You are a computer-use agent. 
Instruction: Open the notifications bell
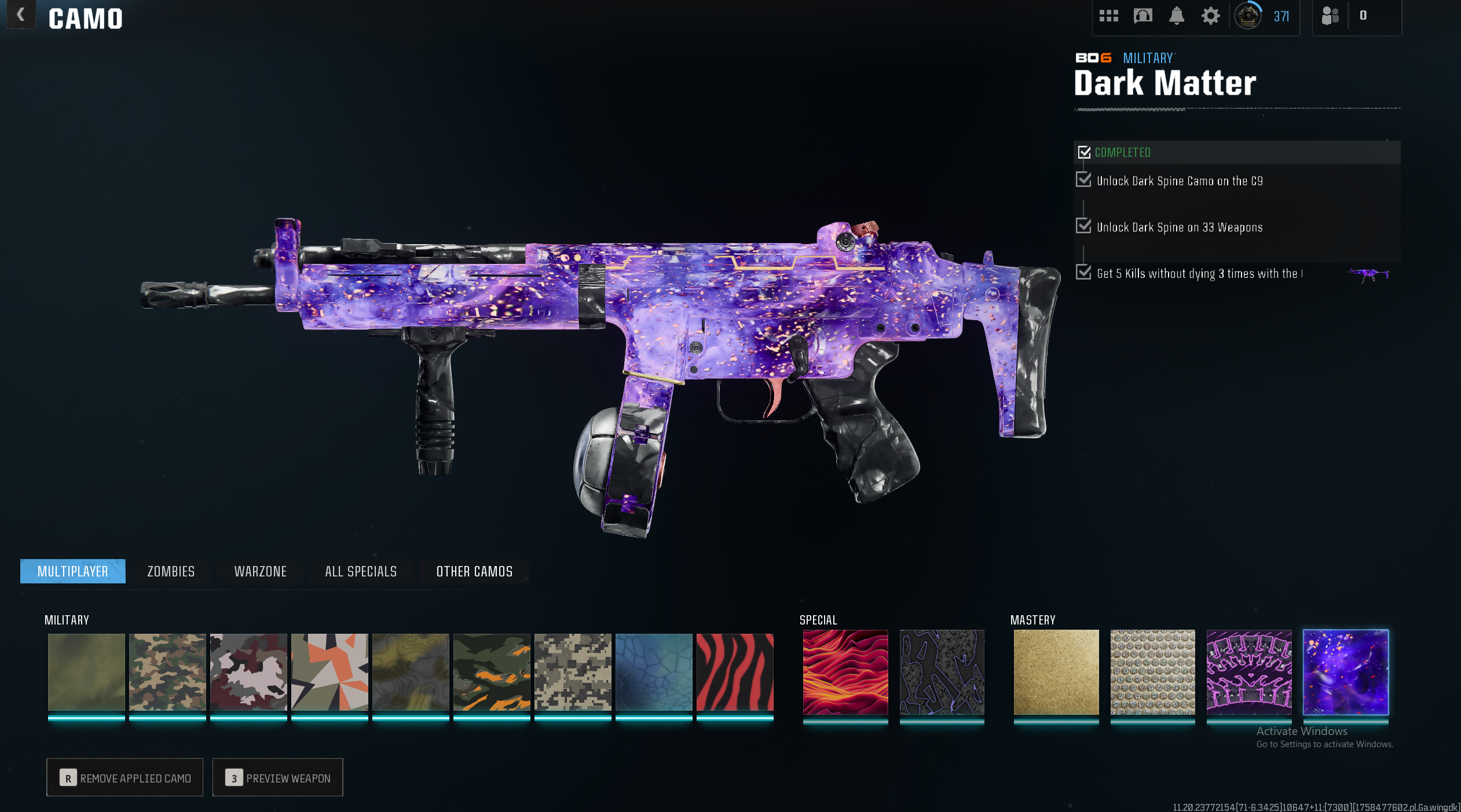[1176, 16]
